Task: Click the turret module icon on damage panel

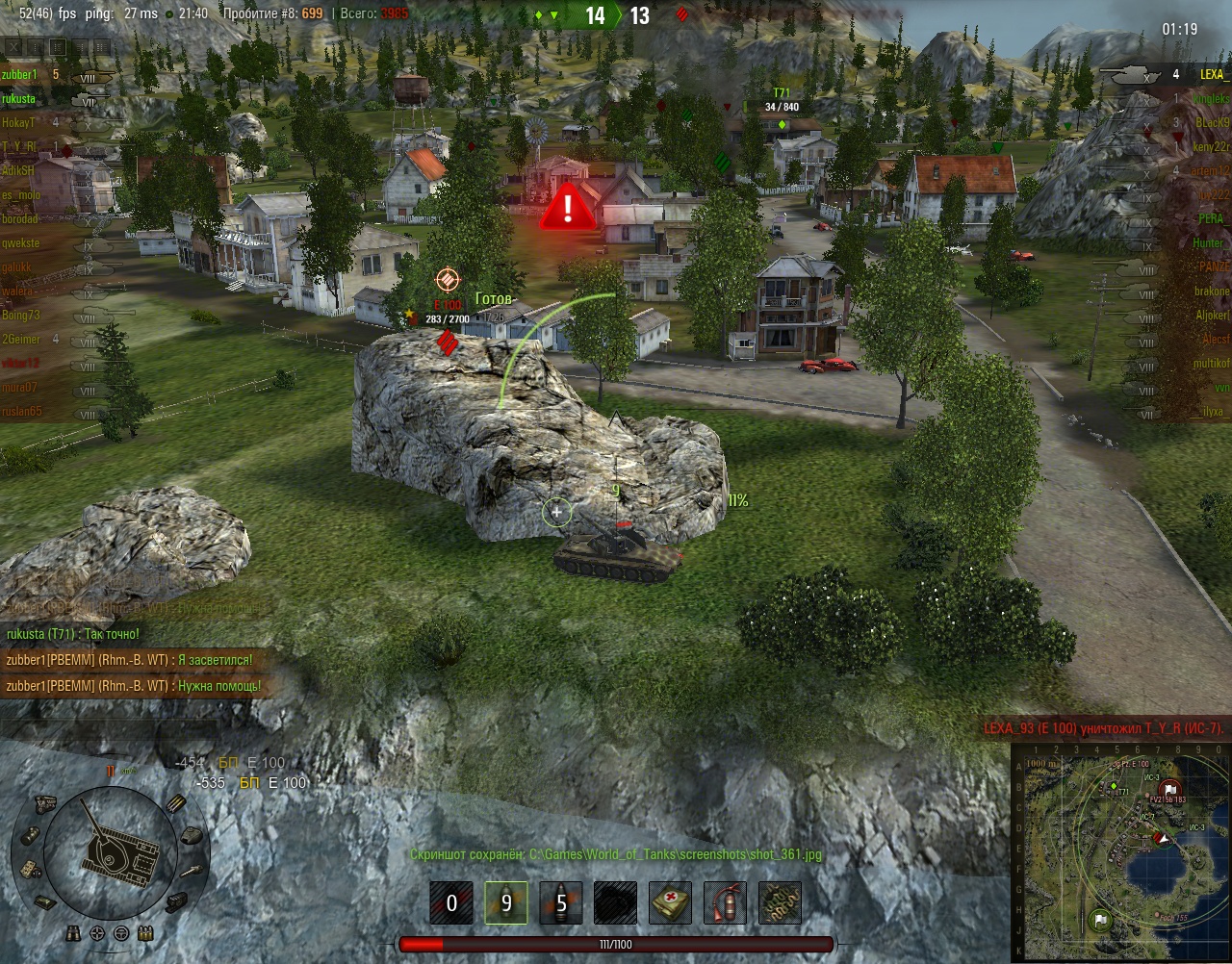Action: point(191,836)
